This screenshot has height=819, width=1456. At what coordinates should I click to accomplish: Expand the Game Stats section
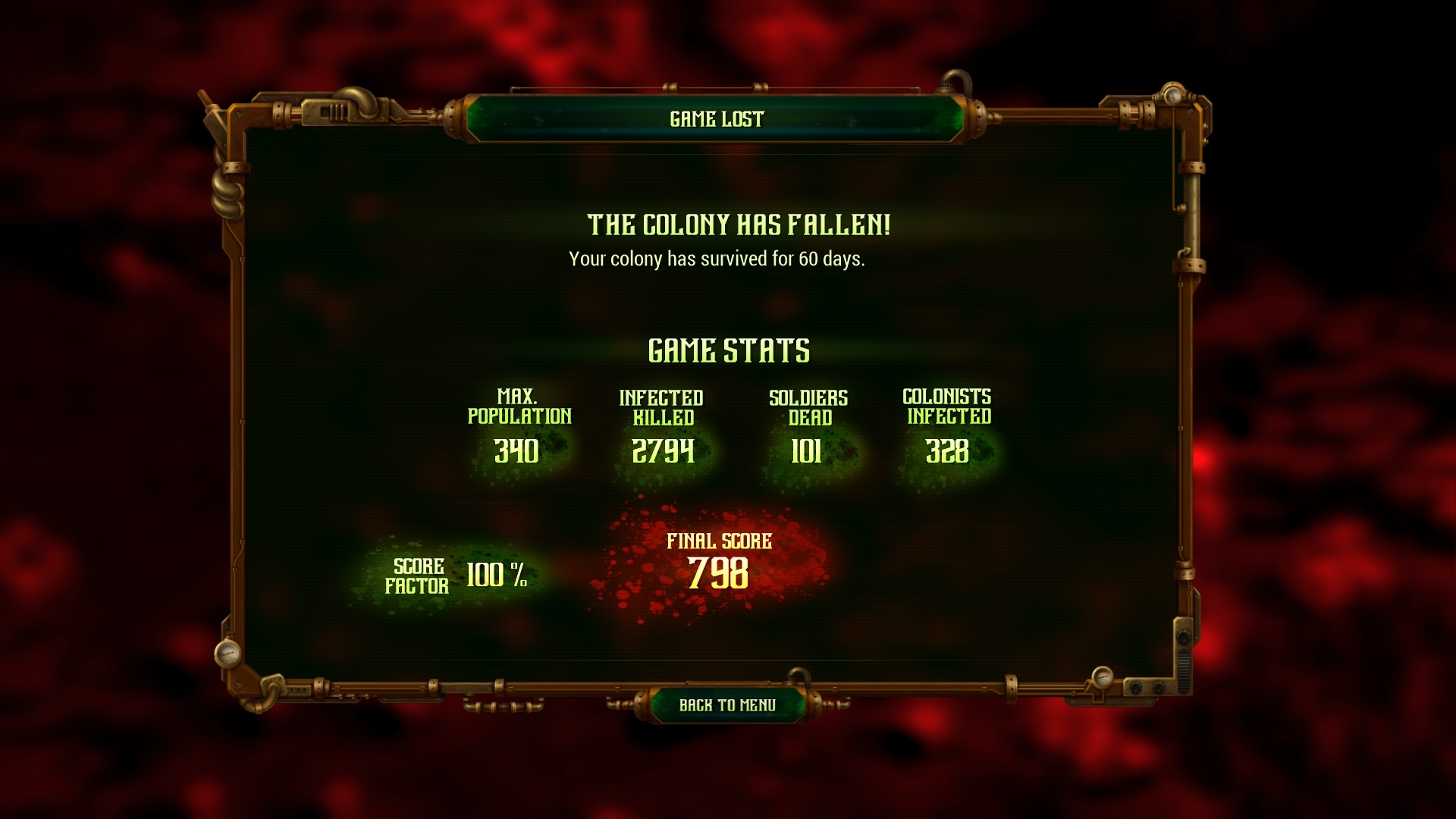coord(730,350)
